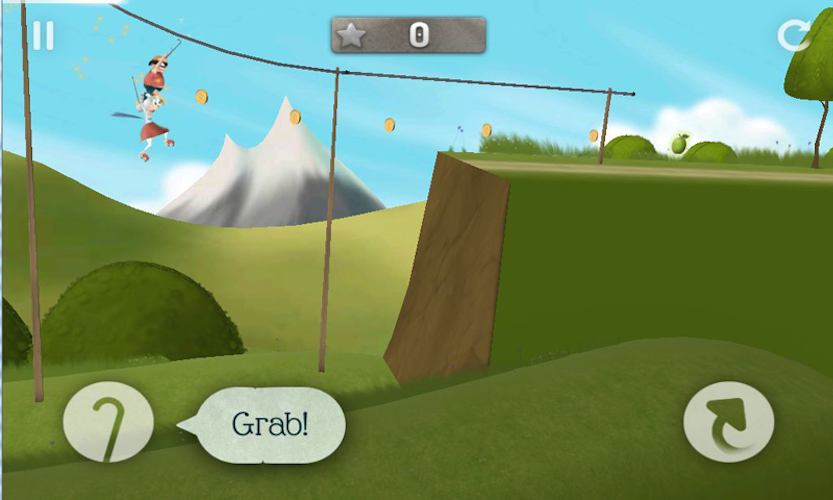The width and height of the screenshot is (833, 500).
Task: Pause the game with the pause icon
Action: point(42,36)
